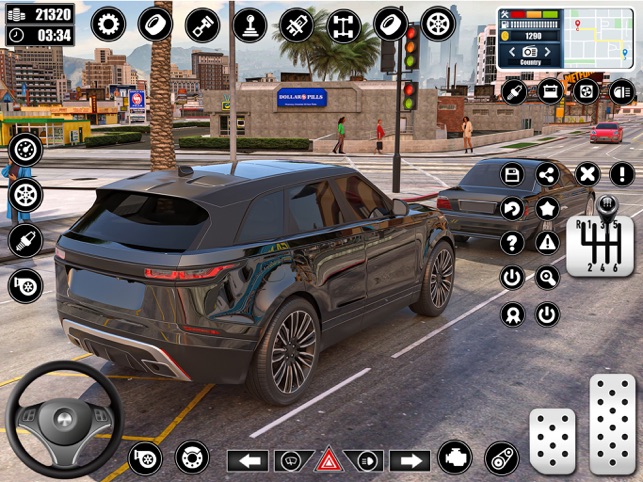Activate the left turn signal arrow

coord(247,460)
